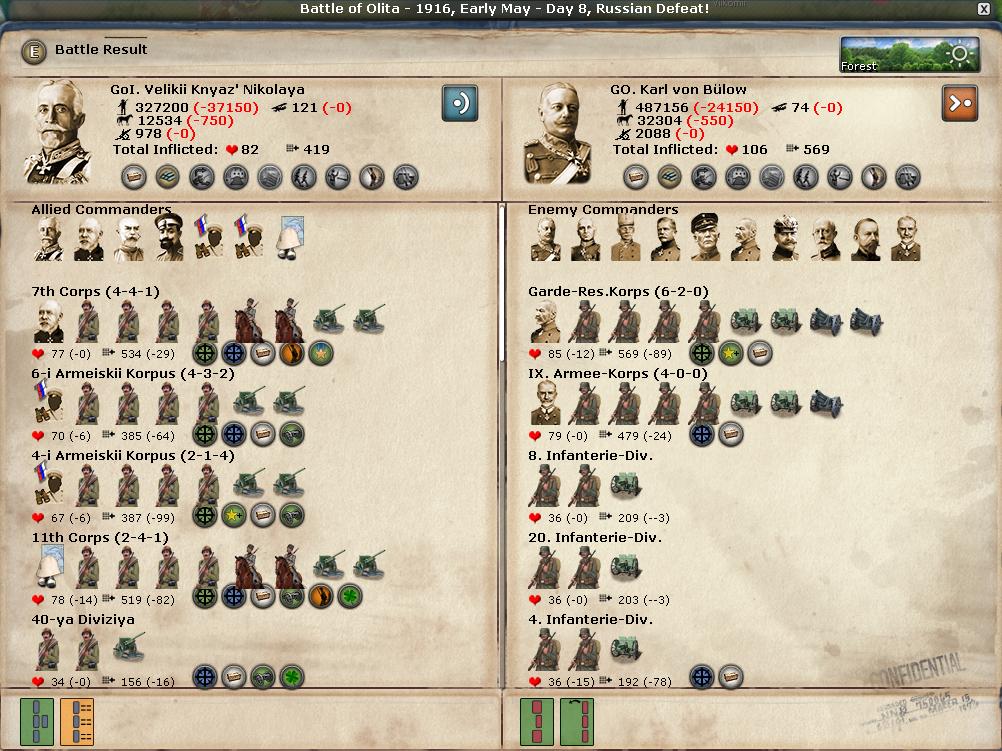
Task: Select the first horse cavalry unit in 7th Corps
Action: point(248,321)
